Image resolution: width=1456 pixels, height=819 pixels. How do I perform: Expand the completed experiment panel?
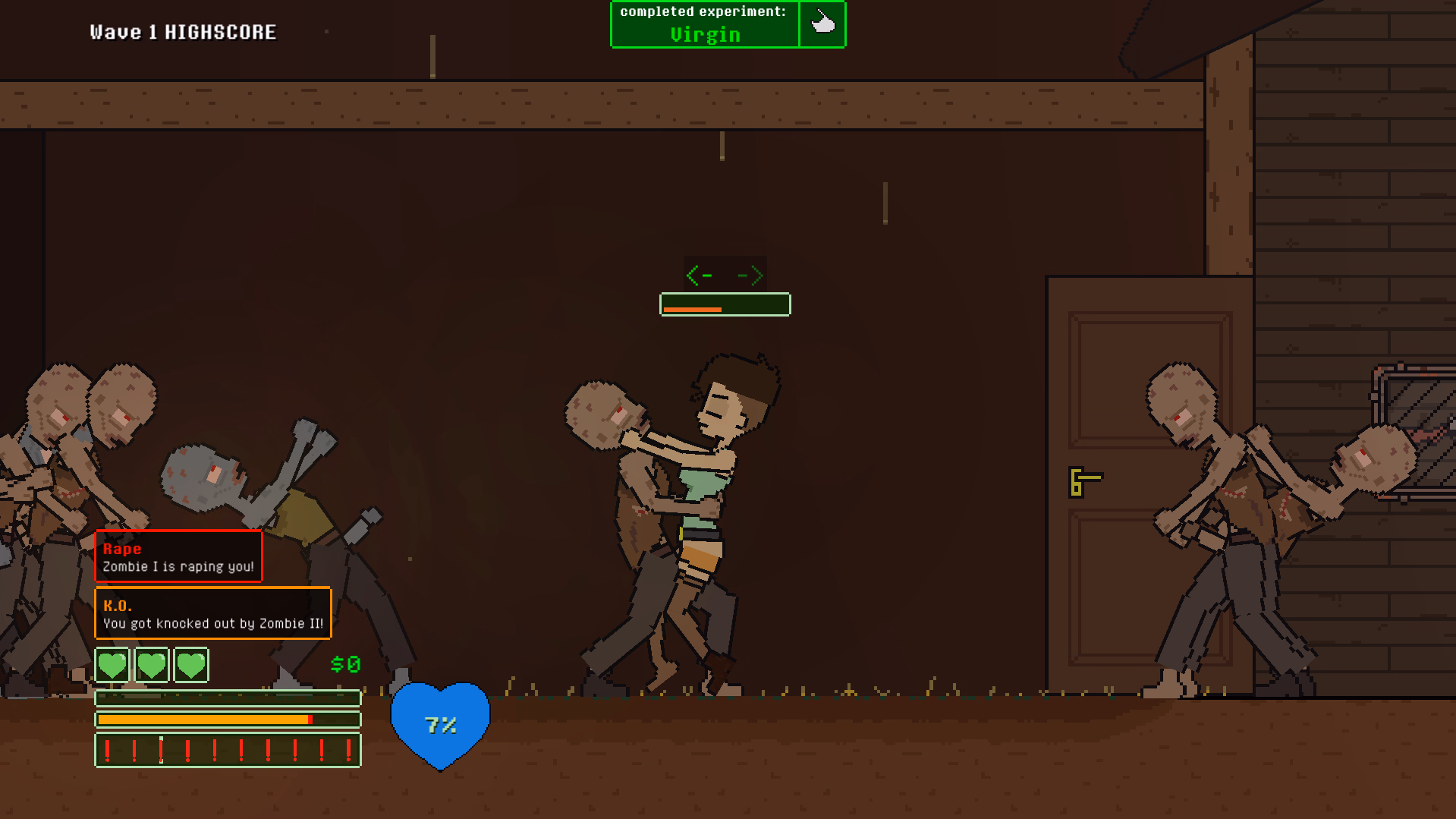pyautogui.click(x=728, y=24)
